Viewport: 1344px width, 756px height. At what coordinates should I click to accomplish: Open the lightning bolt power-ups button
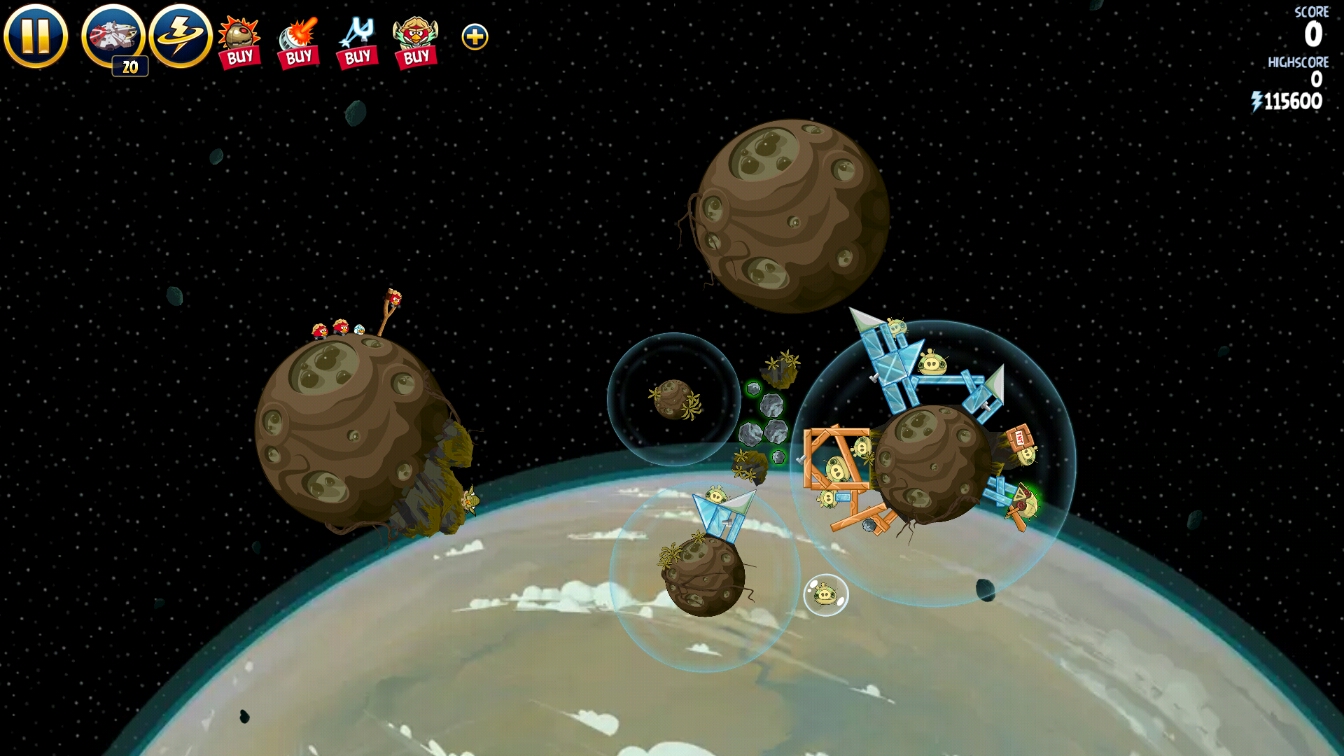tap(181, 36)
